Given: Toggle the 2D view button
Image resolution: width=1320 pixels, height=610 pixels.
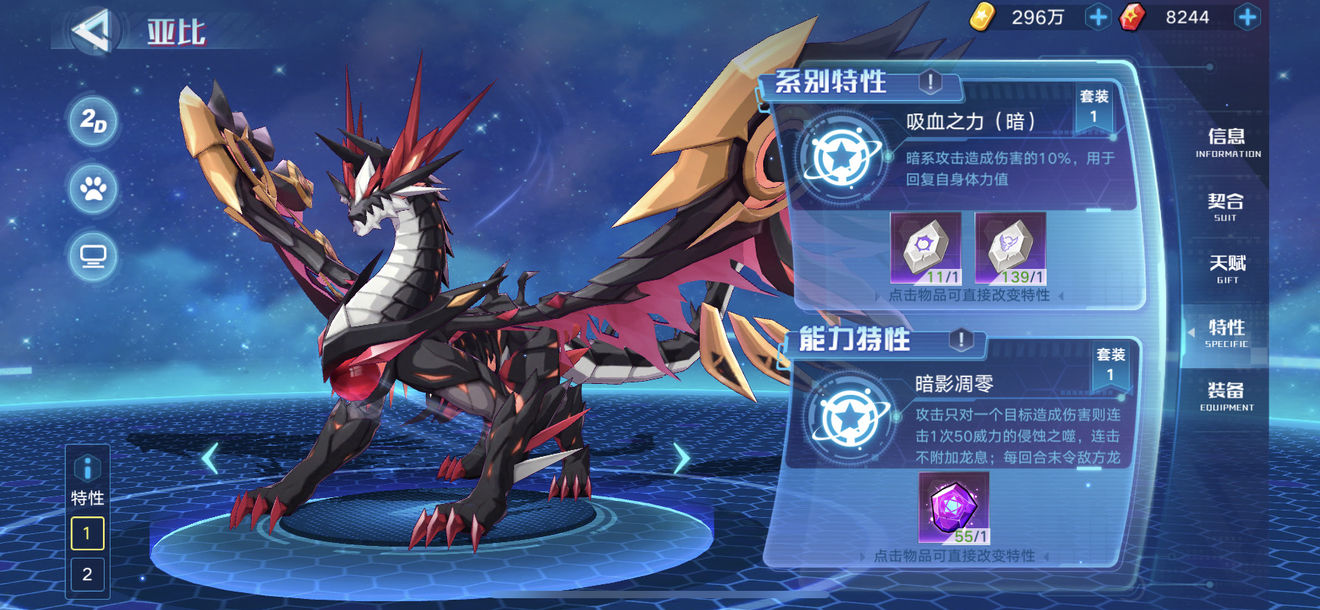Looking at the screenshot, I should 94,122.
